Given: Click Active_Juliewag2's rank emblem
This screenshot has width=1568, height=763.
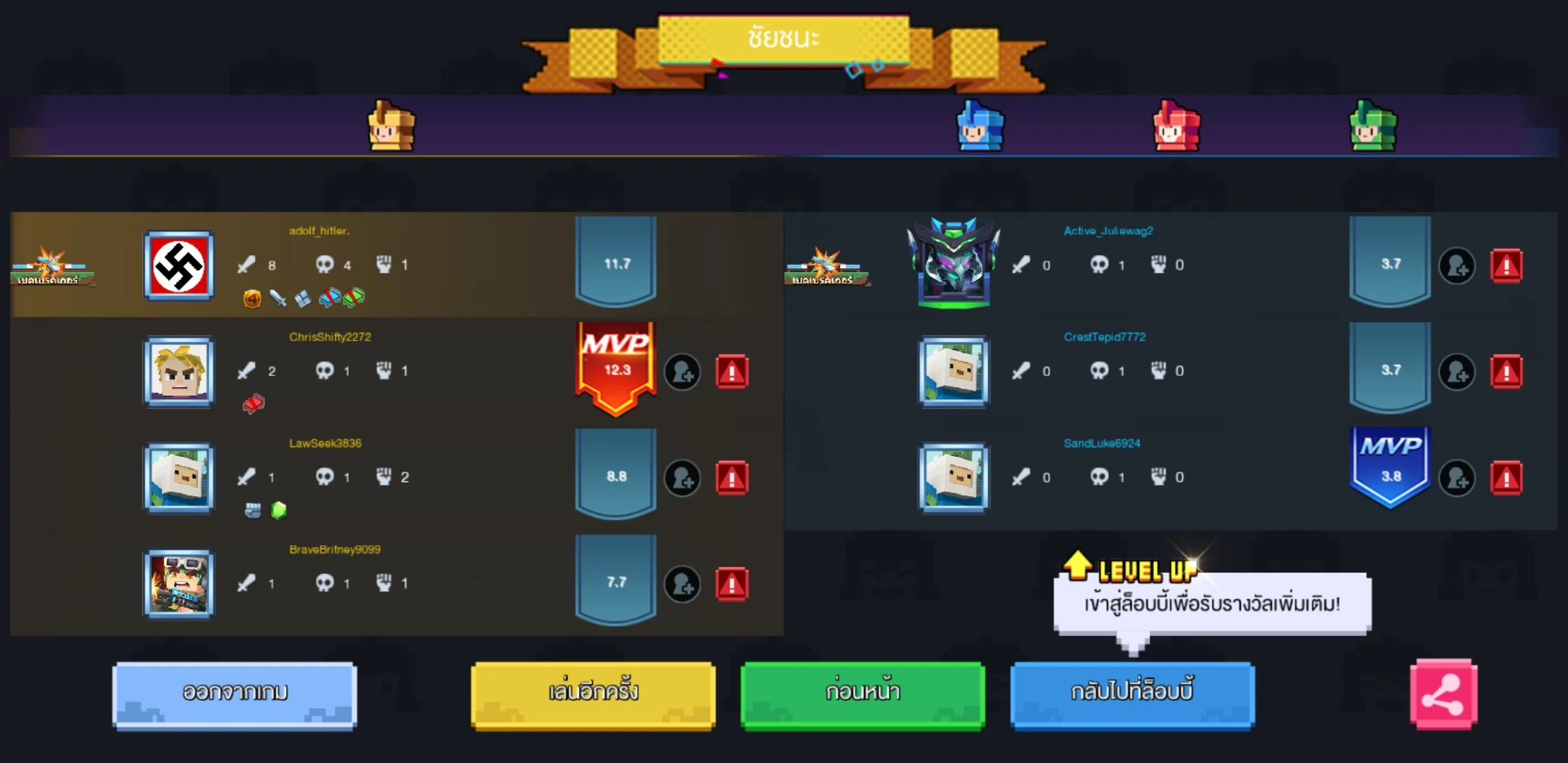Looking at the screenshot, I should tap(954, 266).
